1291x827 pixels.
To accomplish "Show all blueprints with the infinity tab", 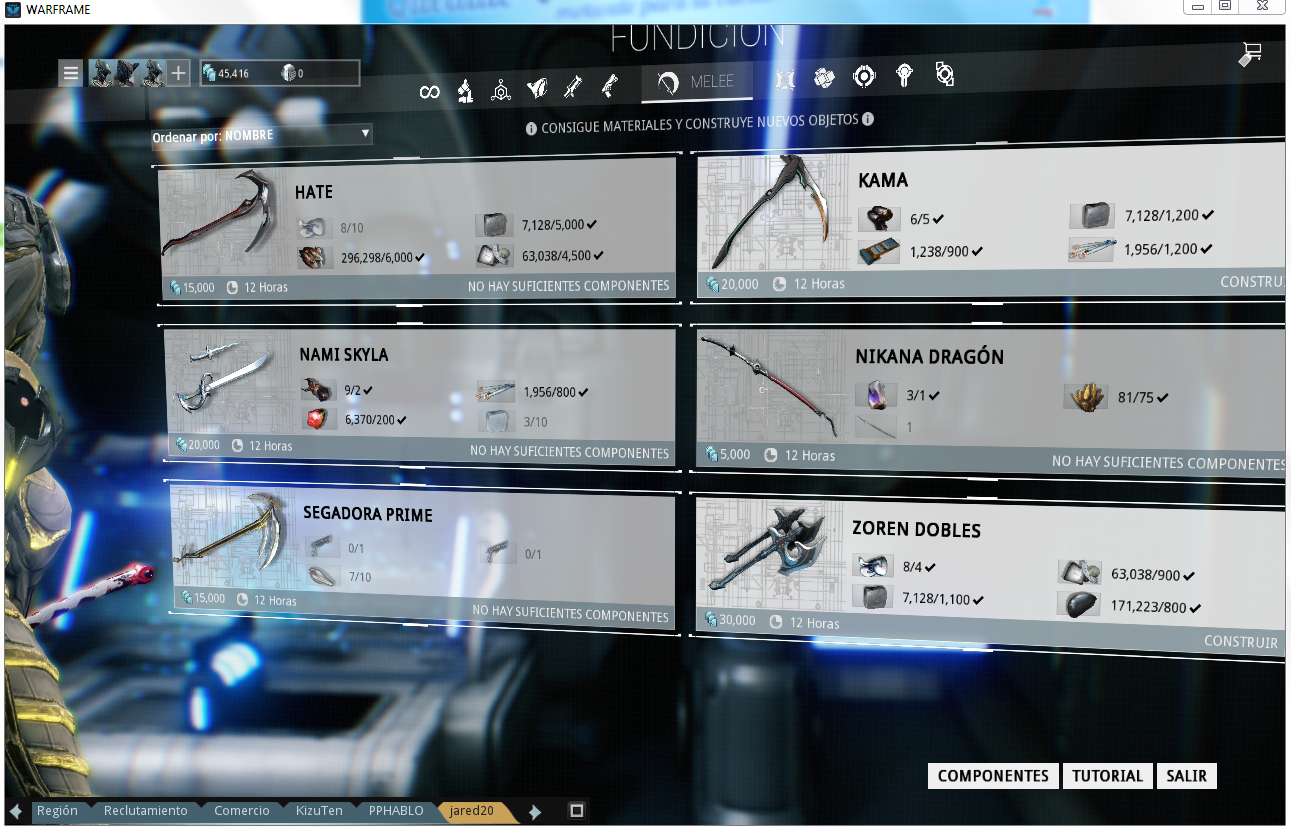I will (429, 92).
